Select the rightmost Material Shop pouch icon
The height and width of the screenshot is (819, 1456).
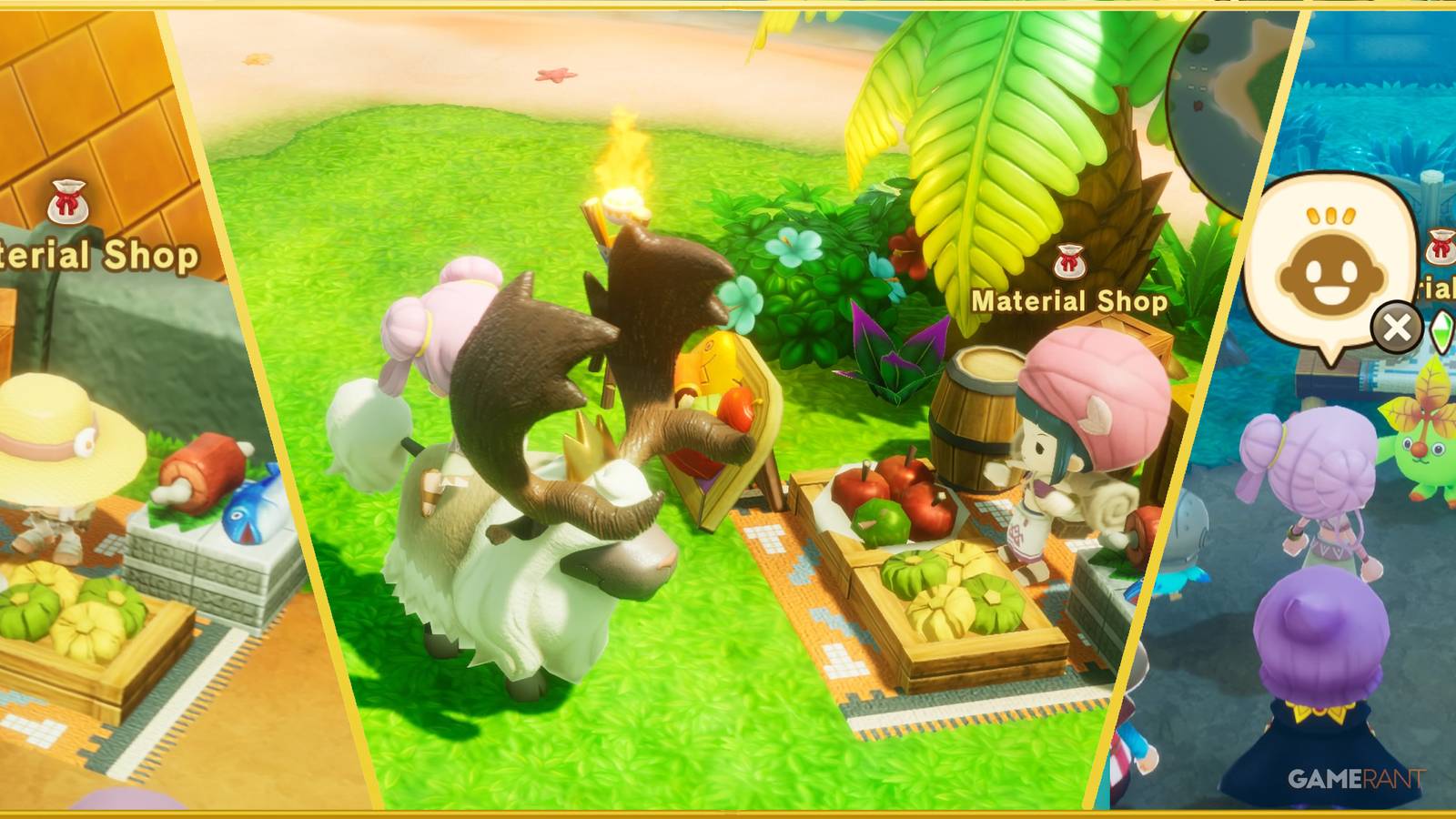[1440, 248]
